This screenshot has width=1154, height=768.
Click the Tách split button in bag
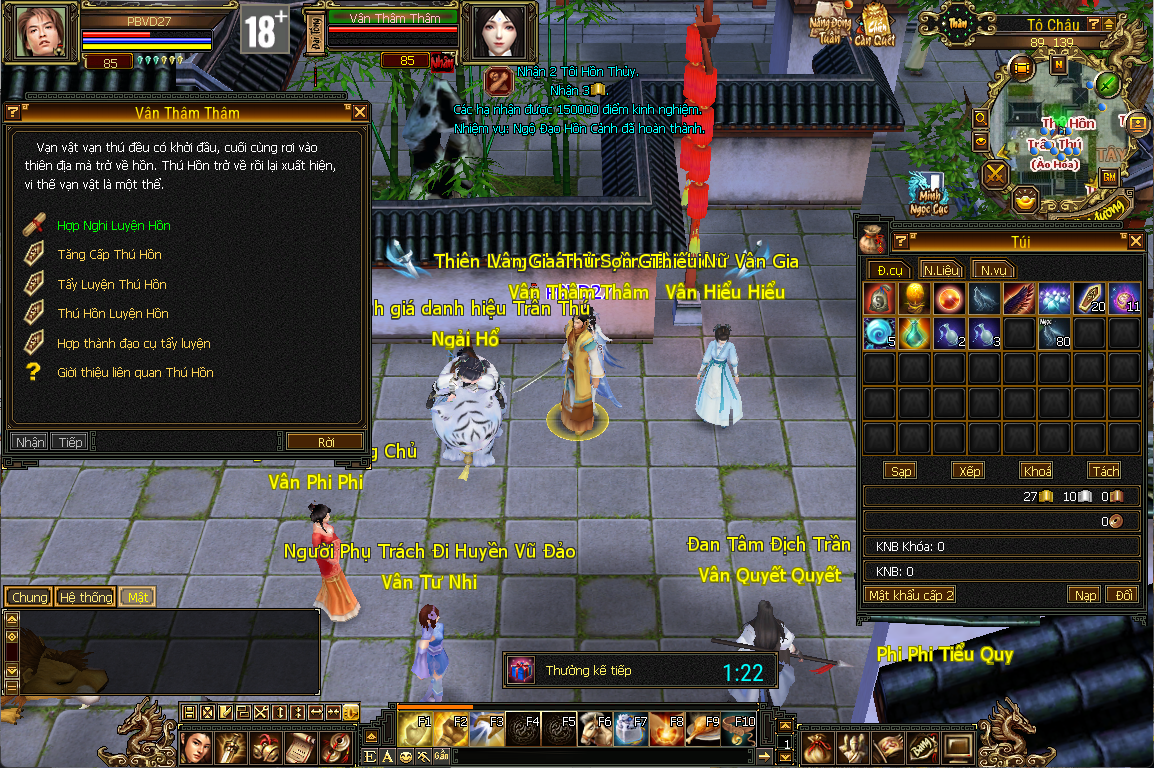point(1105,471)
